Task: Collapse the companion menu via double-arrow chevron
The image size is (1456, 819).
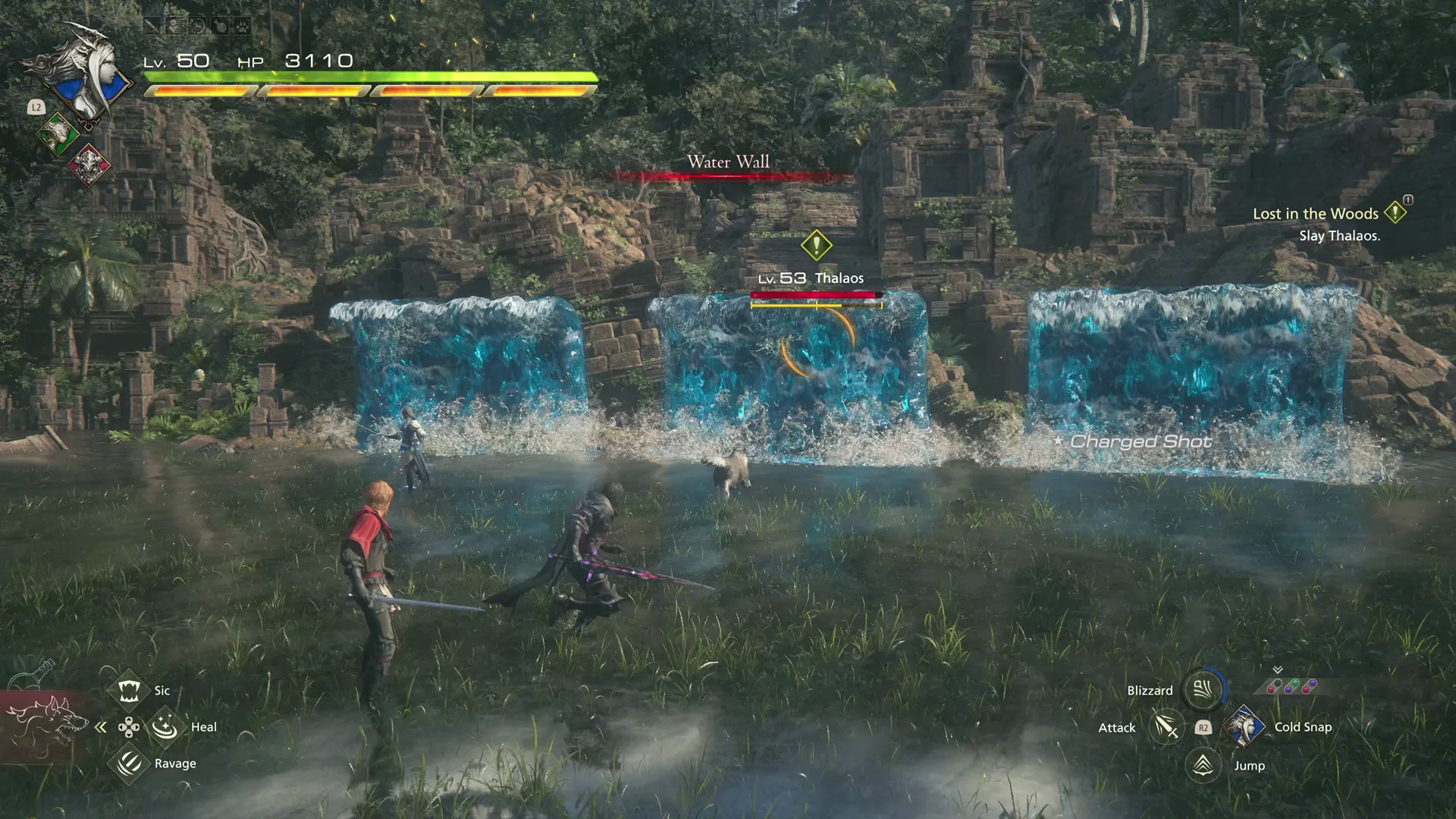Action: 100,726
